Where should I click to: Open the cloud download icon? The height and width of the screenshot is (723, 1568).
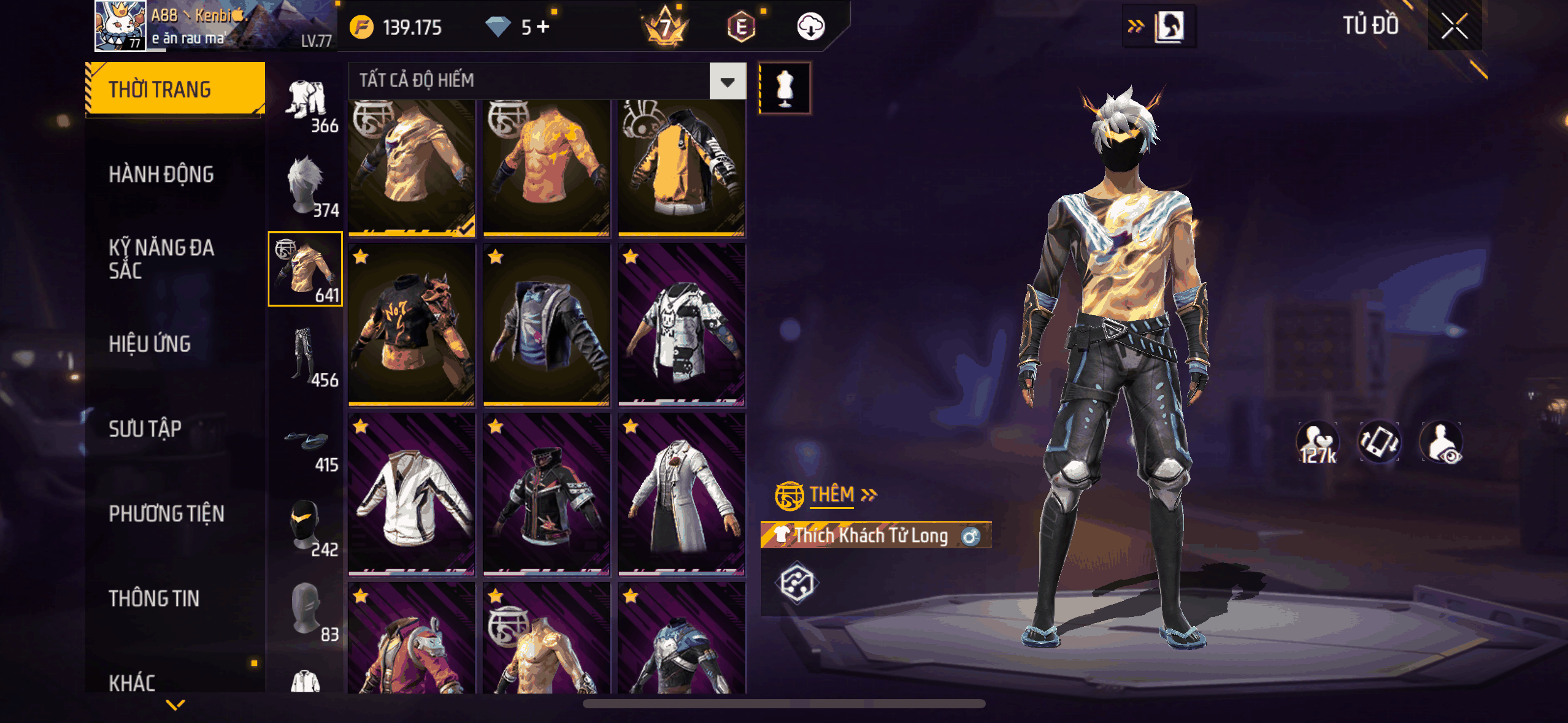tap(810, 27)
